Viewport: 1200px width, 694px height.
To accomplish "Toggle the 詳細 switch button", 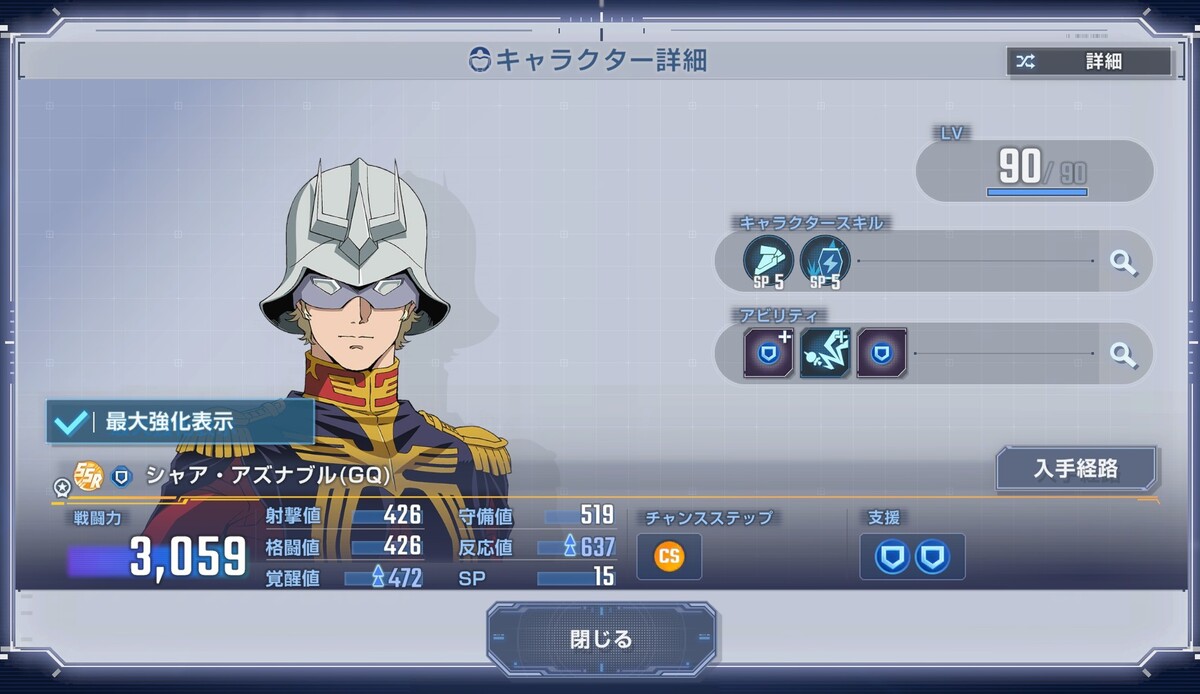I will (1089, 62).
